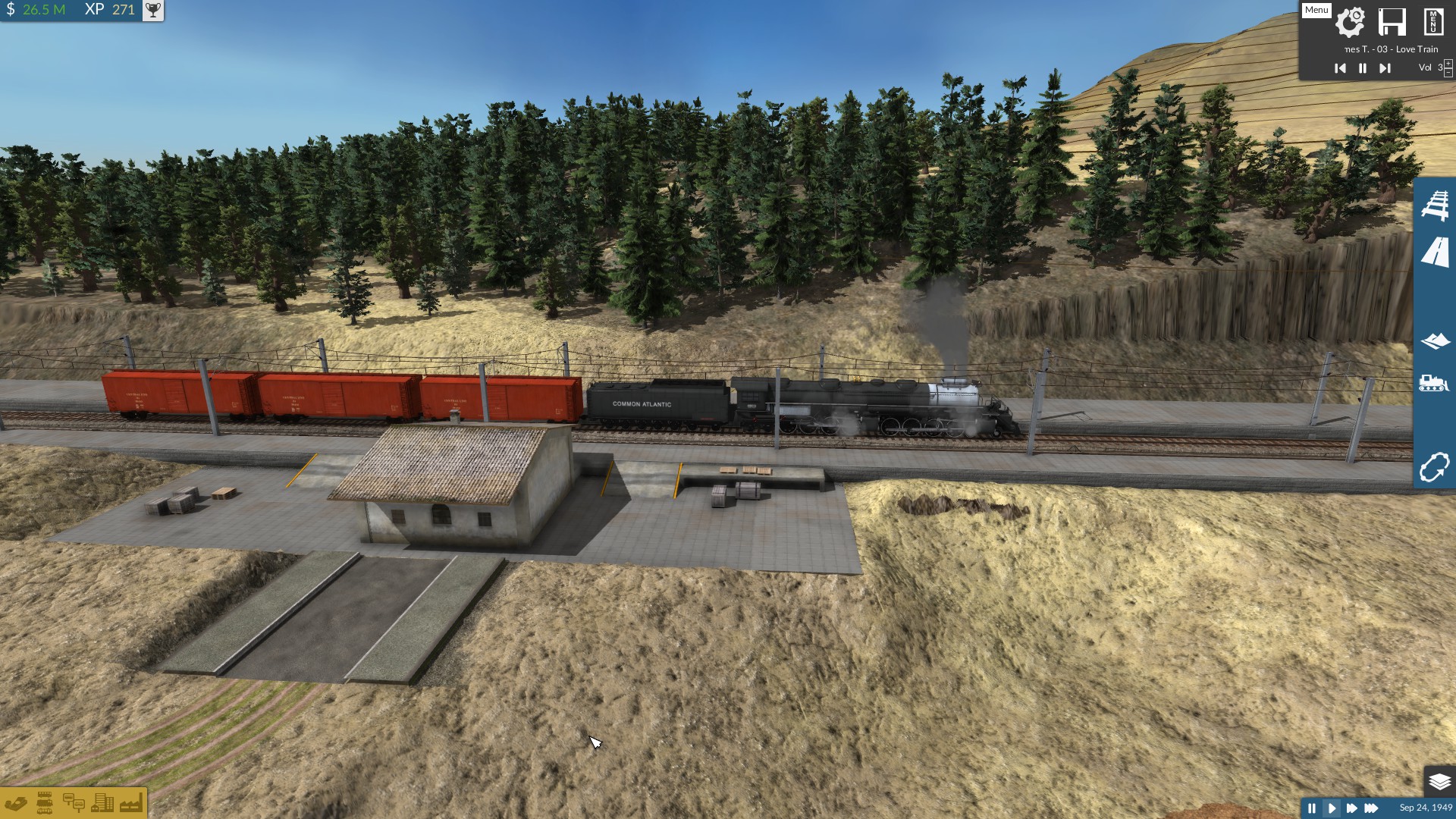
Task: Click the Menu label above the toolbar
Action: (1316, 10)
